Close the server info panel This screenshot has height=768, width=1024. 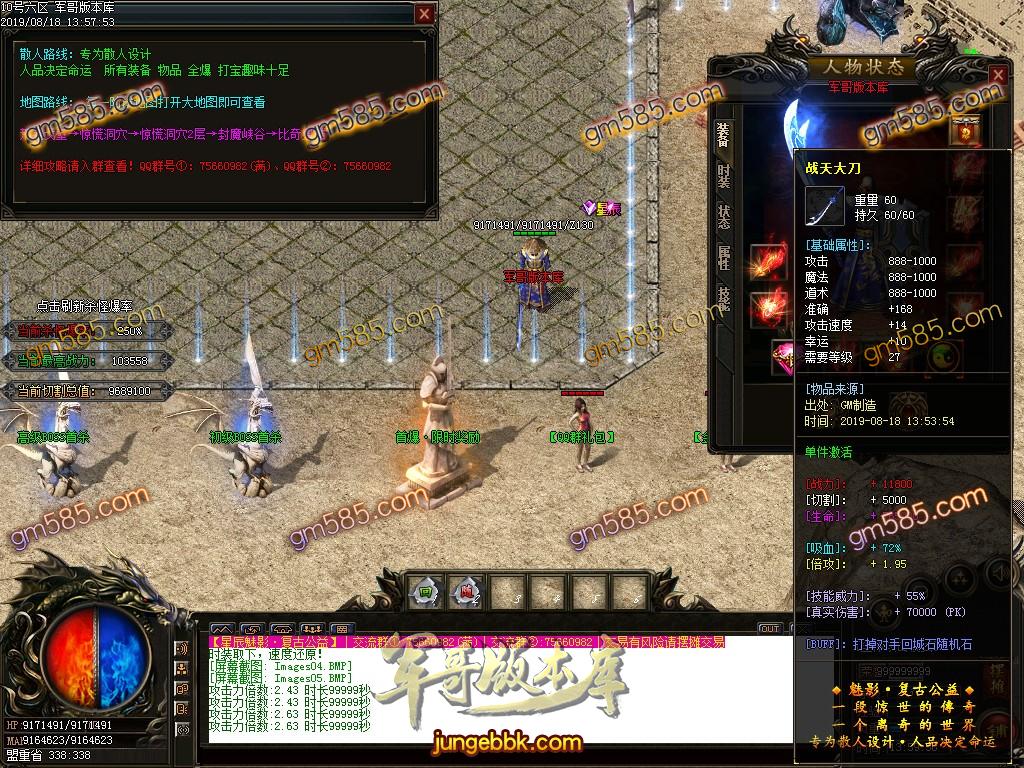tap(425, 14)
